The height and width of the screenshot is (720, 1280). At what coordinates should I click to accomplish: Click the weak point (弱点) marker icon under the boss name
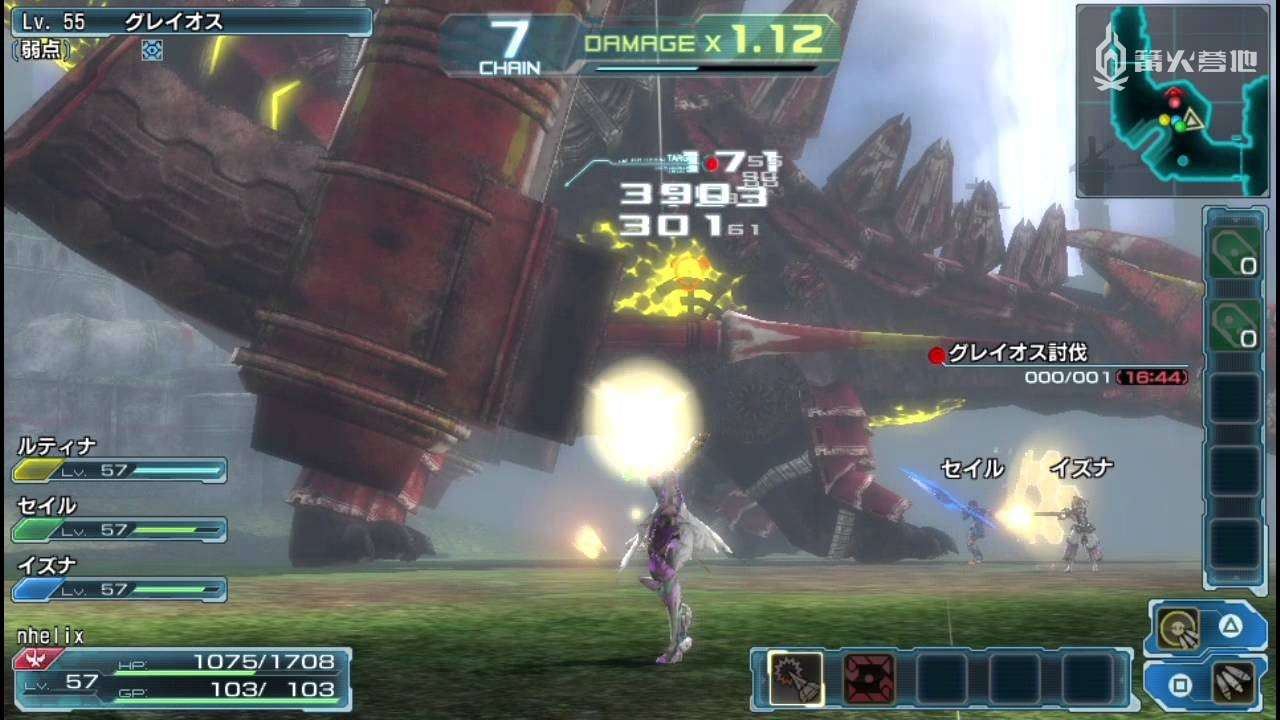tap(152, 49)
